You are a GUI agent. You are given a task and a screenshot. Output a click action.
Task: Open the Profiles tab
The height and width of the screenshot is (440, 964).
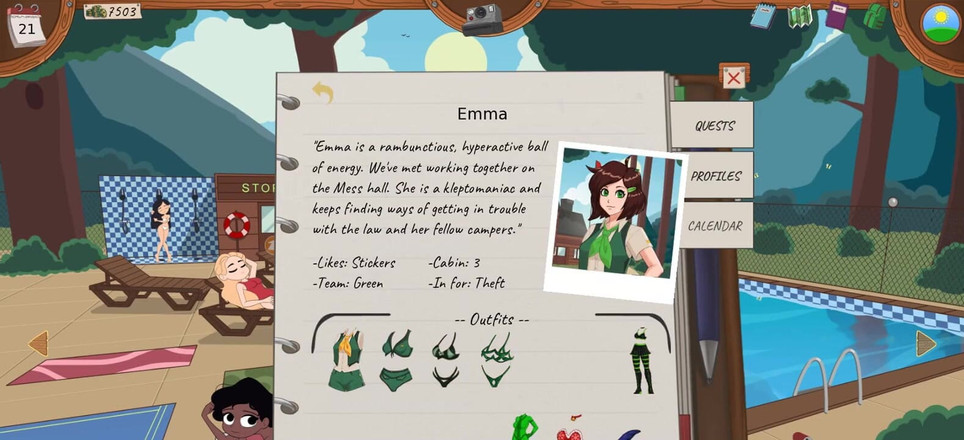[715, 176]
